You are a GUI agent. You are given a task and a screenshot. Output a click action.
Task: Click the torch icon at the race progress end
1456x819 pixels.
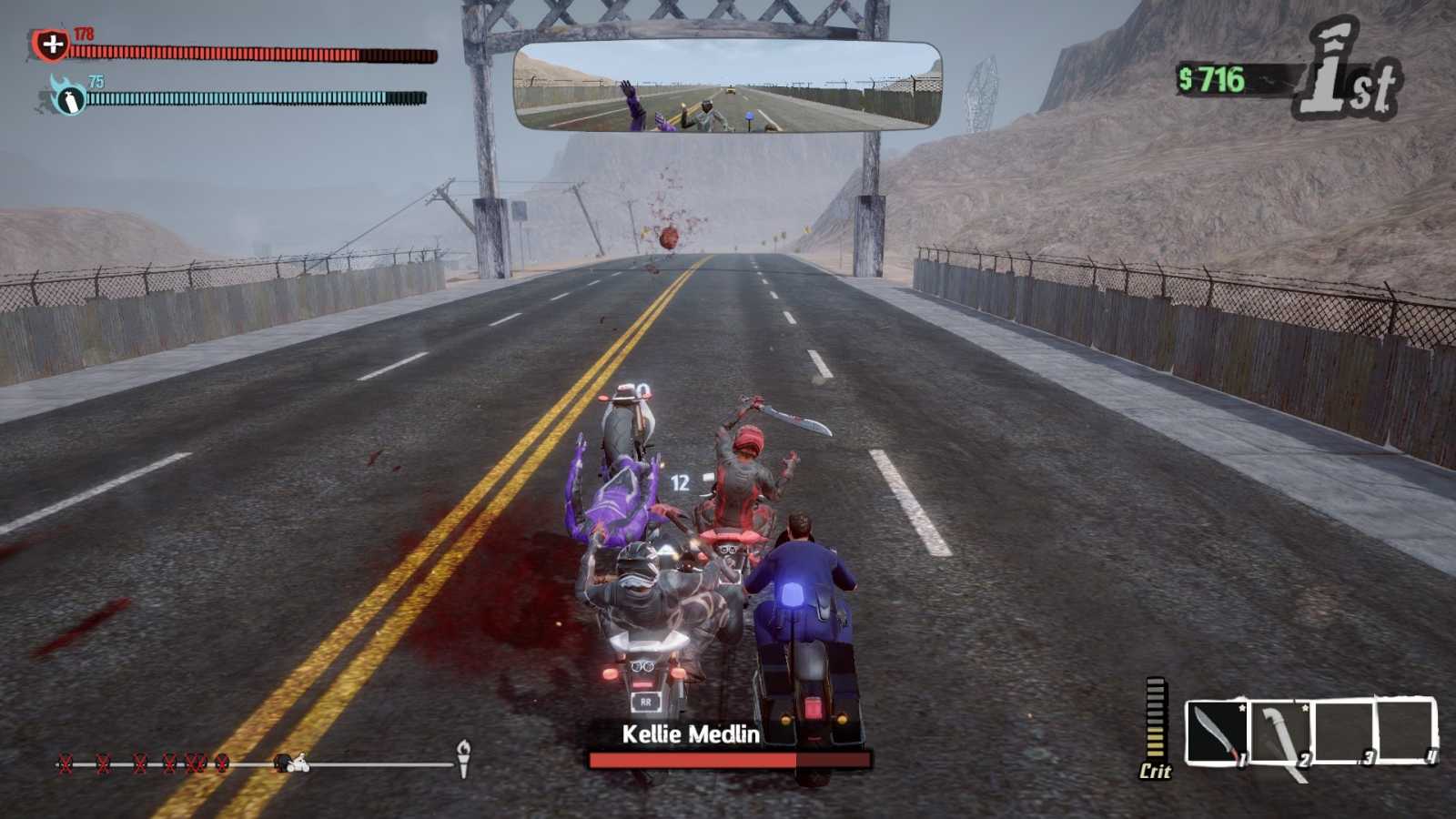(466, 758)
